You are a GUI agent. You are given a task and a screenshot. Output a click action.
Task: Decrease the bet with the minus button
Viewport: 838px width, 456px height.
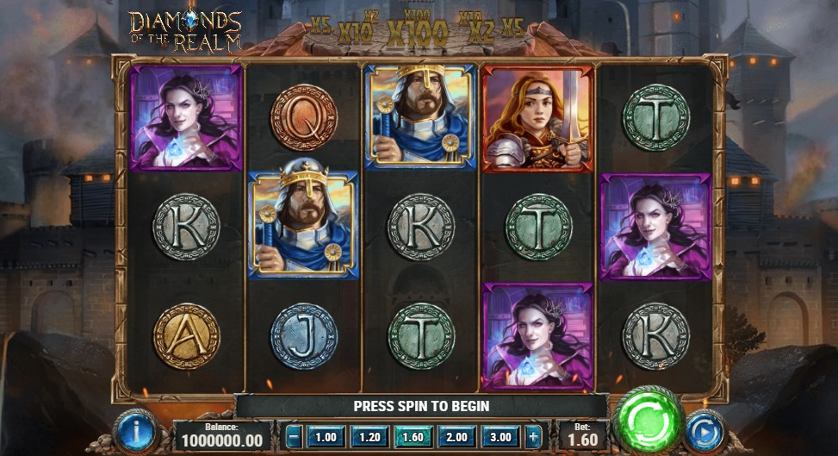(x=293, y=437)
